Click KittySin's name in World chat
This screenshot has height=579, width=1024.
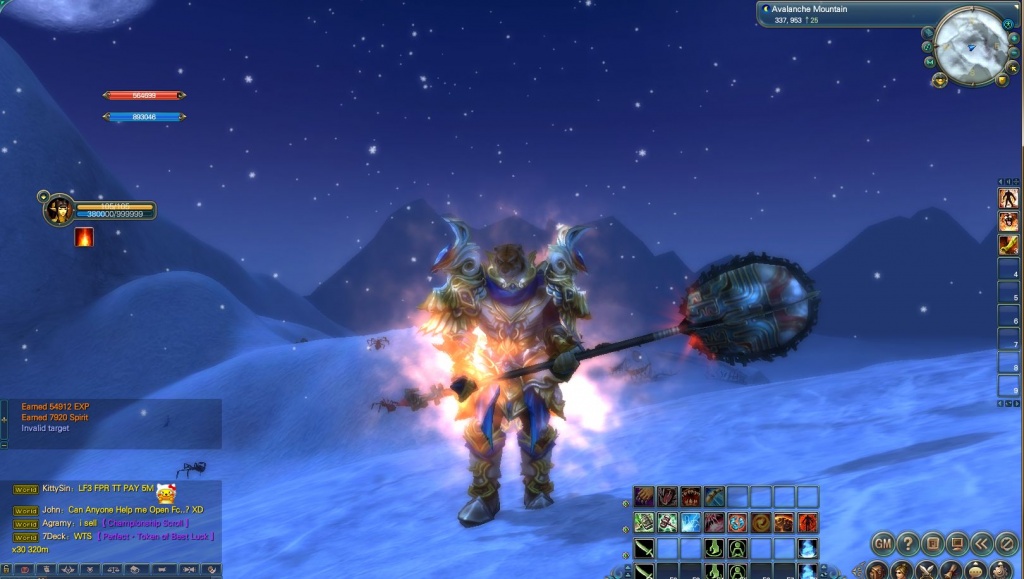click(56, 489)
